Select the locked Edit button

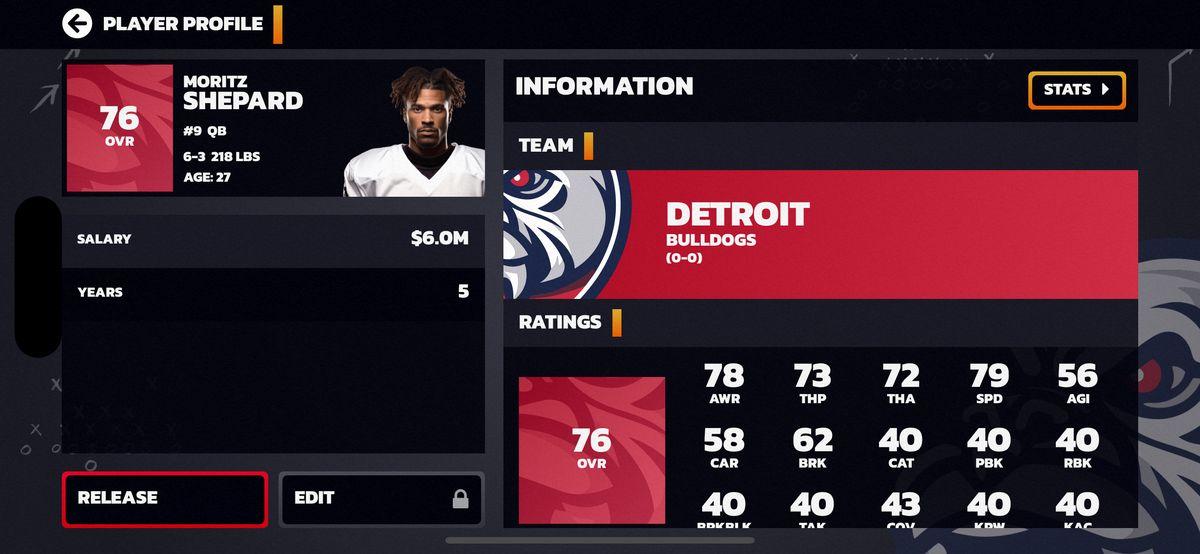381,499
